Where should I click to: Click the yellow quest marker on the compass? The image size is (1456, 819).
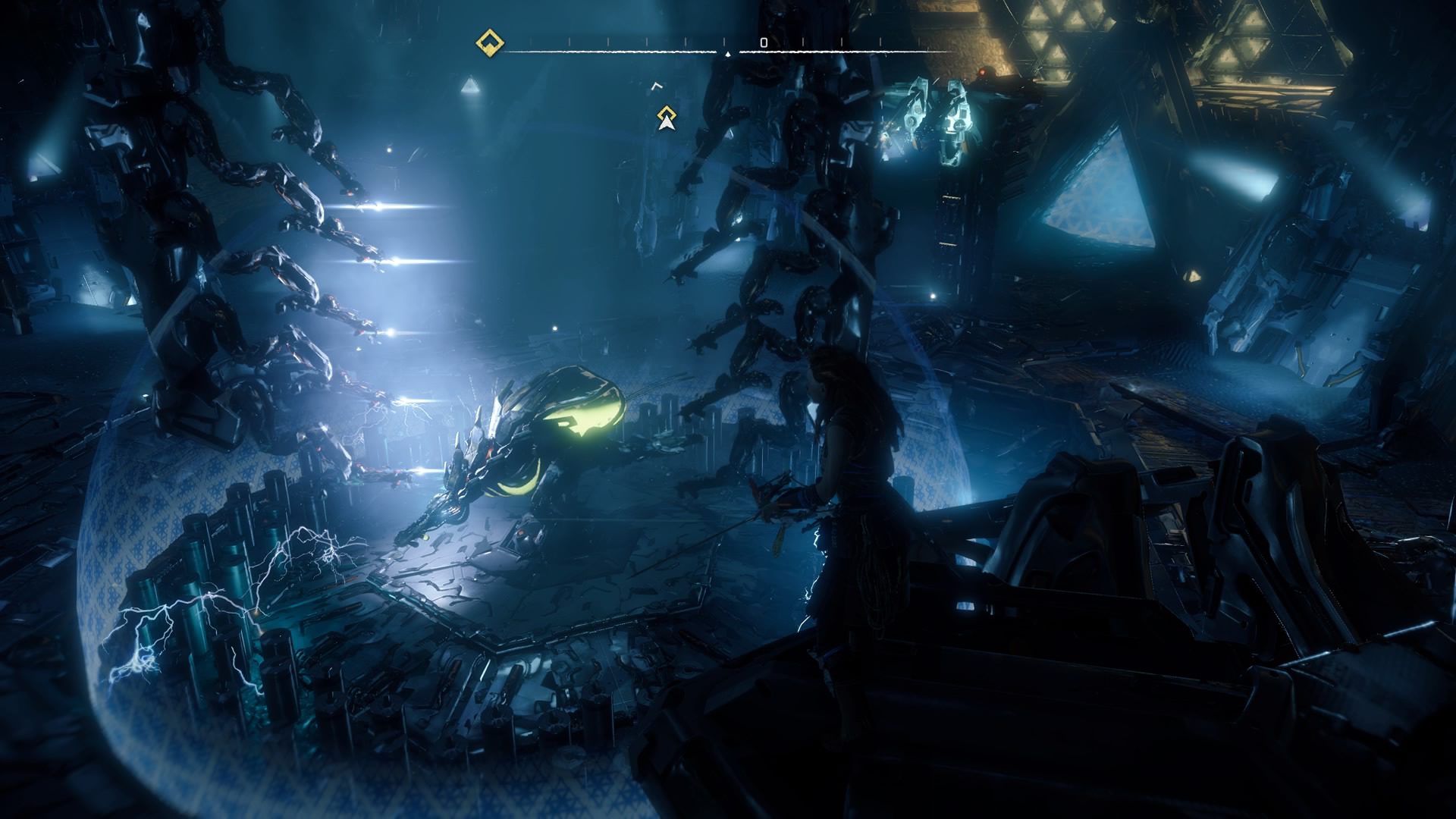(489, 42)
